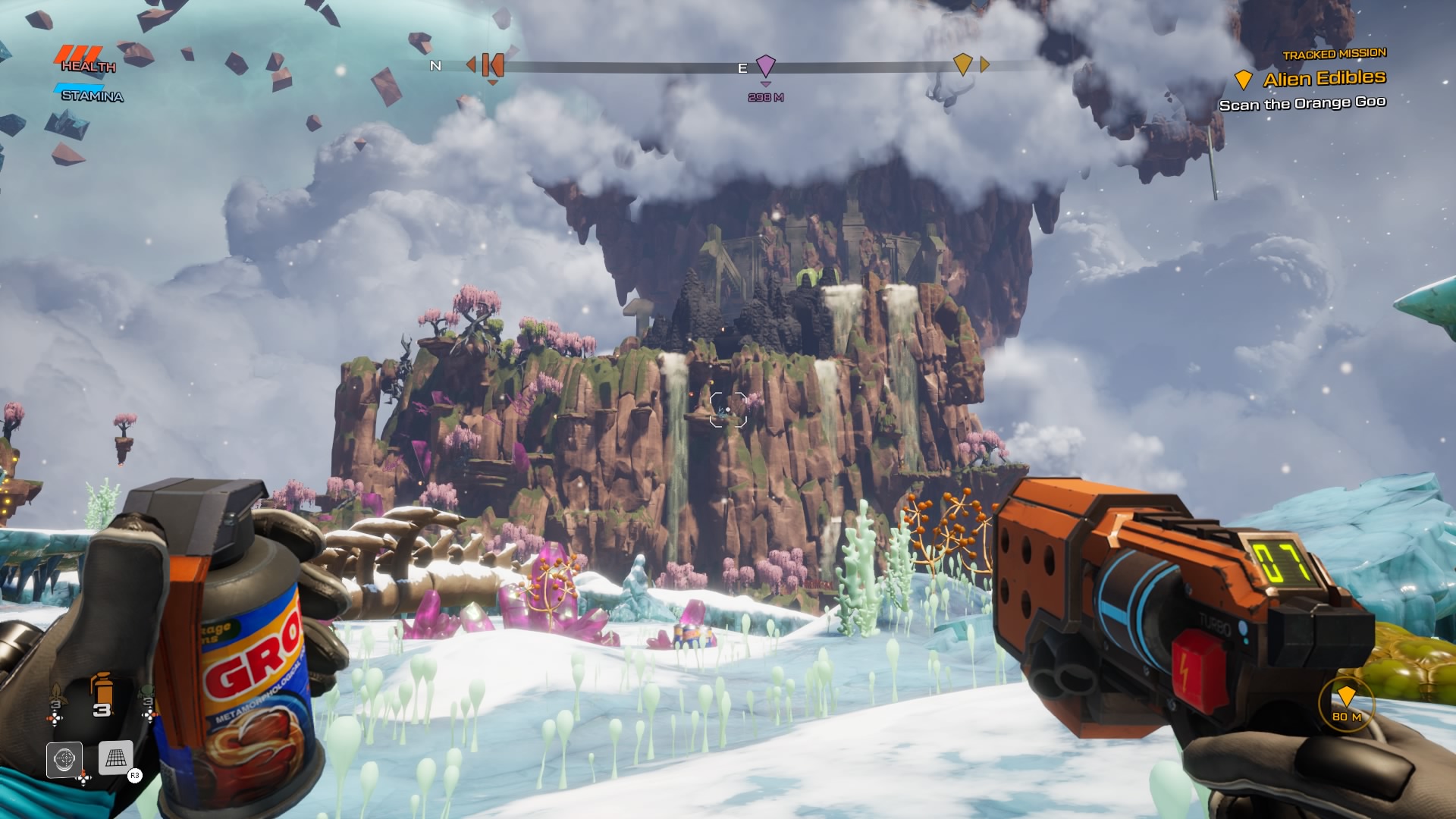Open the Alien Edibles tracked mission
The height and width of the screenshot is (819, 1456).
(1323, 79)
